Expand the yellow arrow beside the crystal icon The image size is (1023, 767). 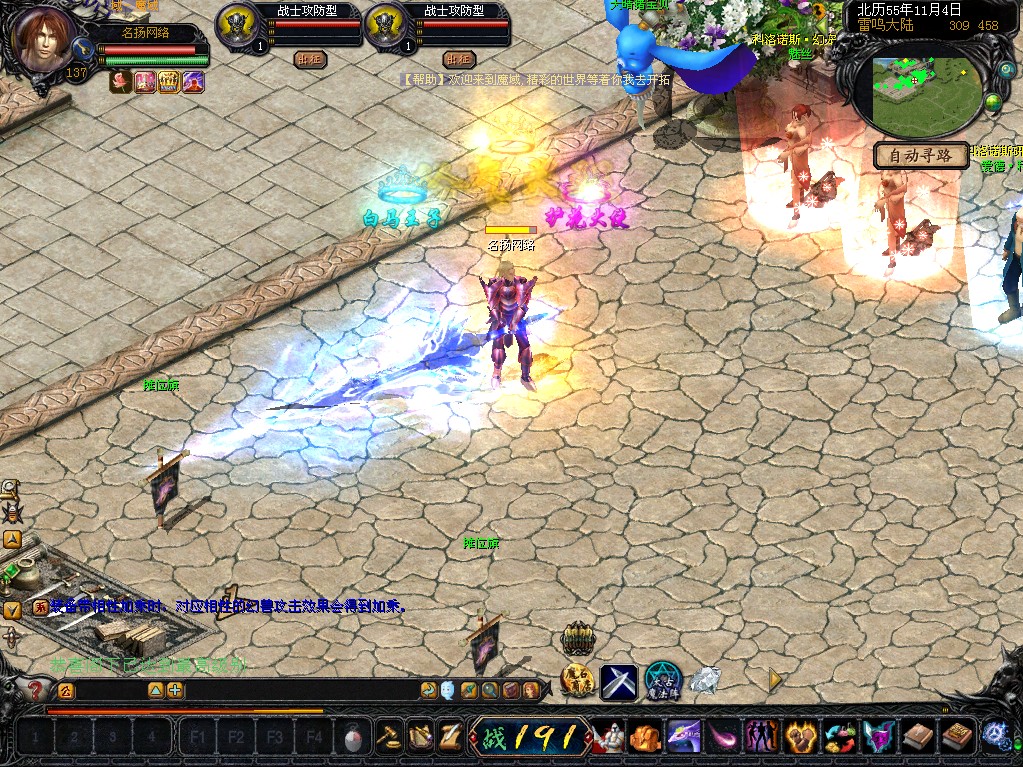(774, 679)
